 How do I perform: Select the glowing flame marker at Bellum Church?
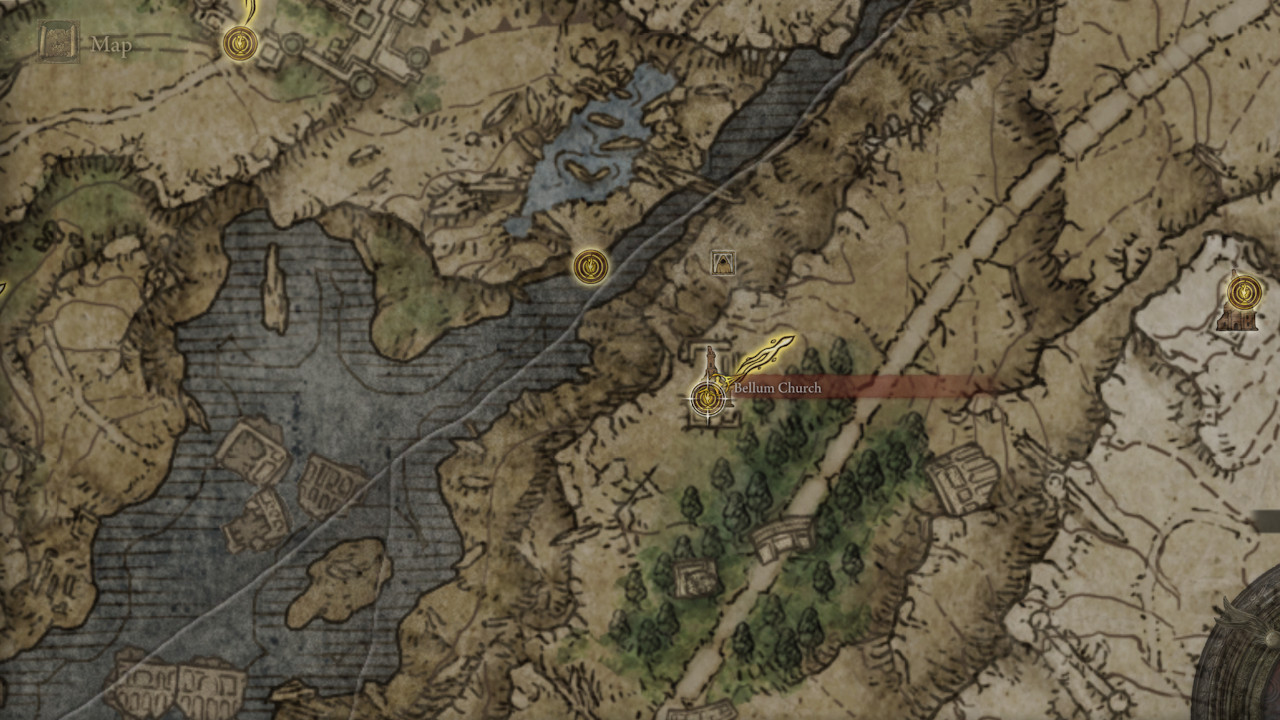[x=770, y=351]
